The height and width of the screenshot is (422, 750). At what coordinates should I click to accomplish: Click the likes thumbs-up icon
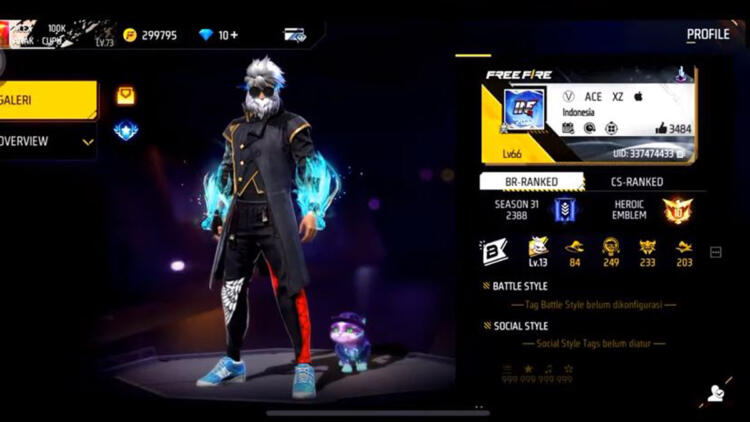click(661, 129)
